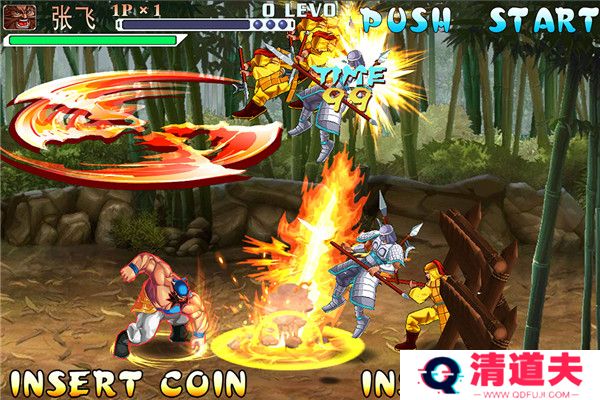The width and height of the screenshot is (600, 400).
Task: Tap the fully visible INSERT COIN text
Action: coord(127,383)
